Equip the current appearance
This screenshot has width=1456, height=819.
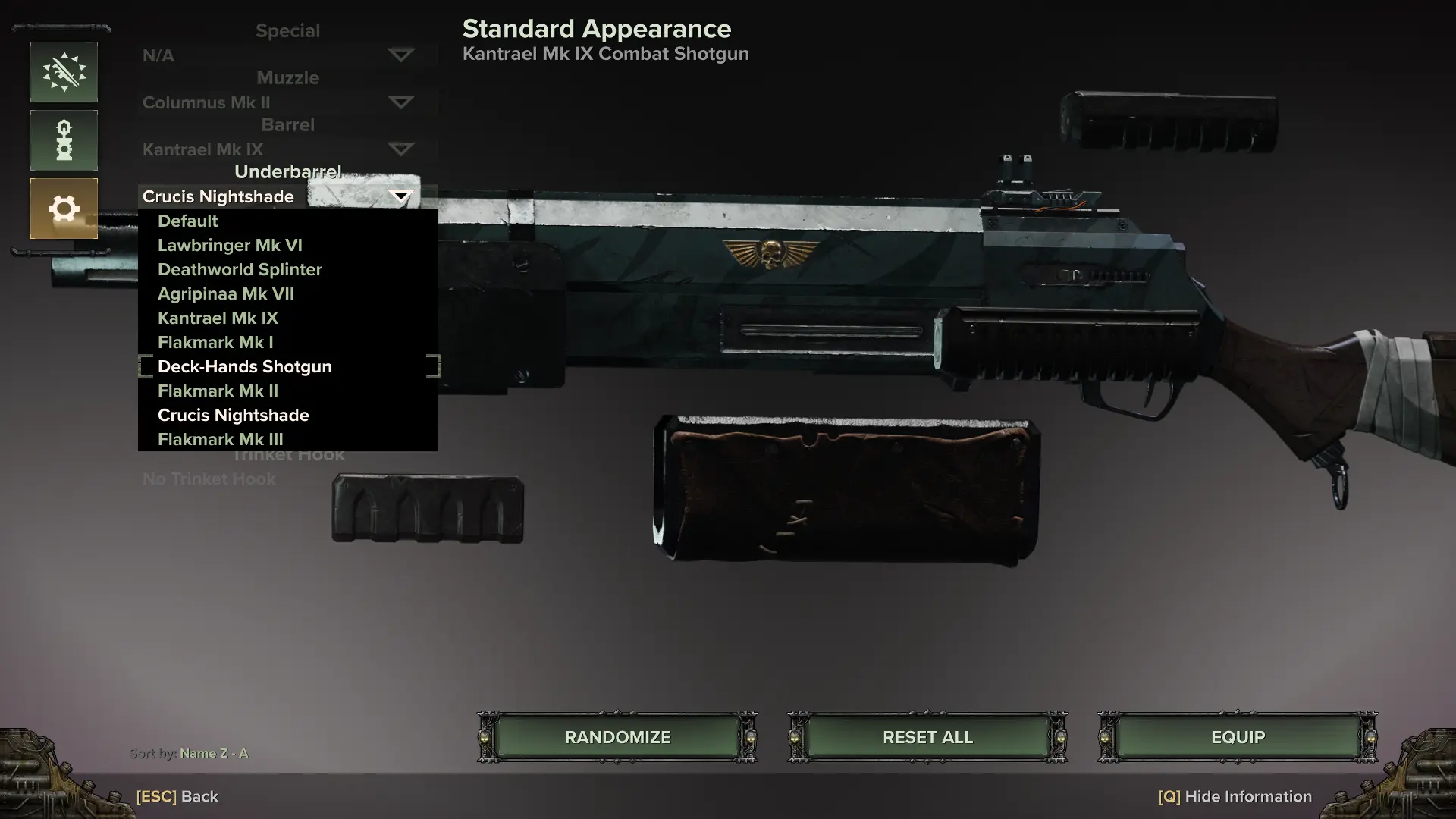click(1238, 737)
